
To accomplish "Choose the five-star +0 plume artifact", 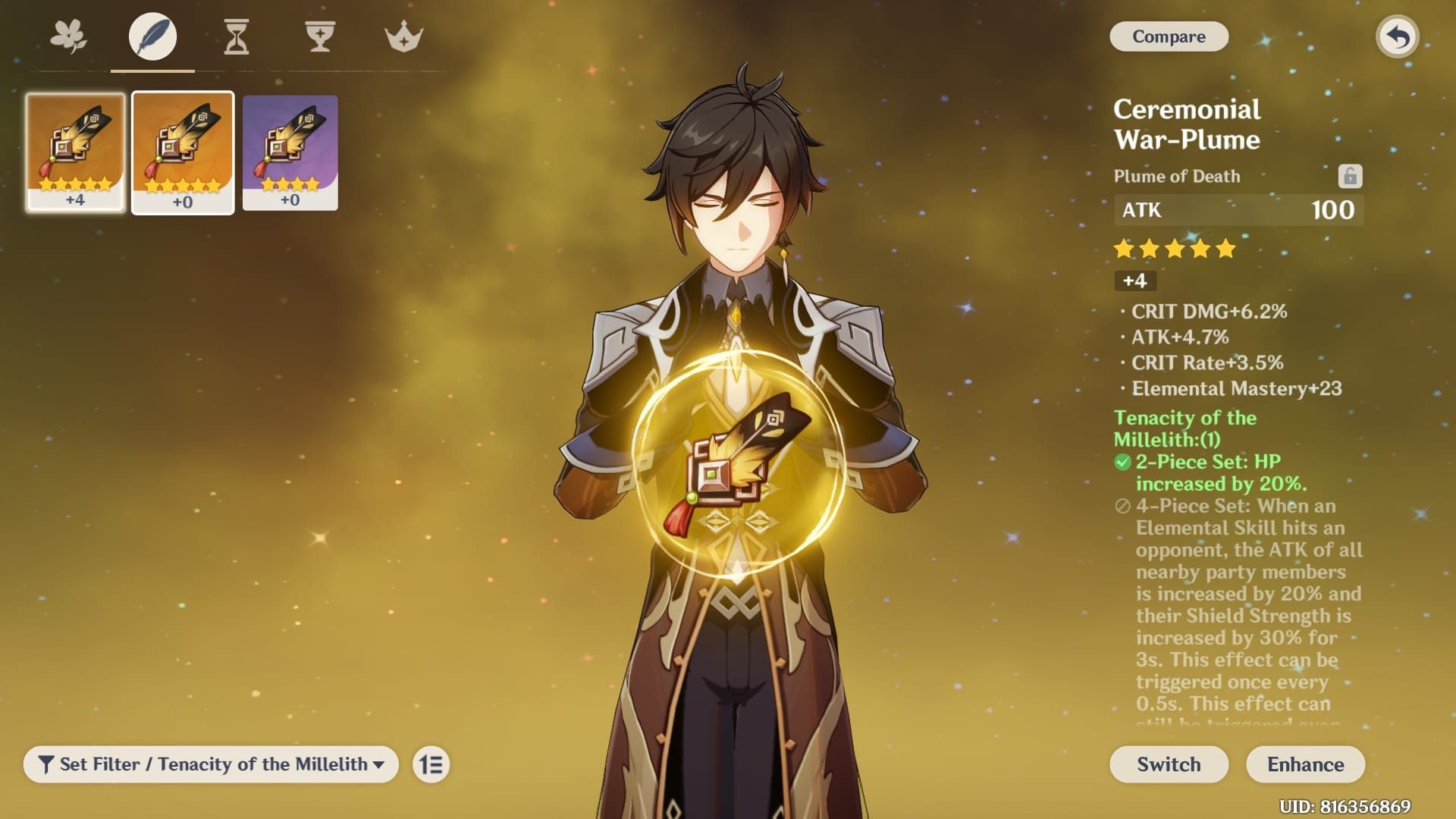I will (x=183, y=152).
